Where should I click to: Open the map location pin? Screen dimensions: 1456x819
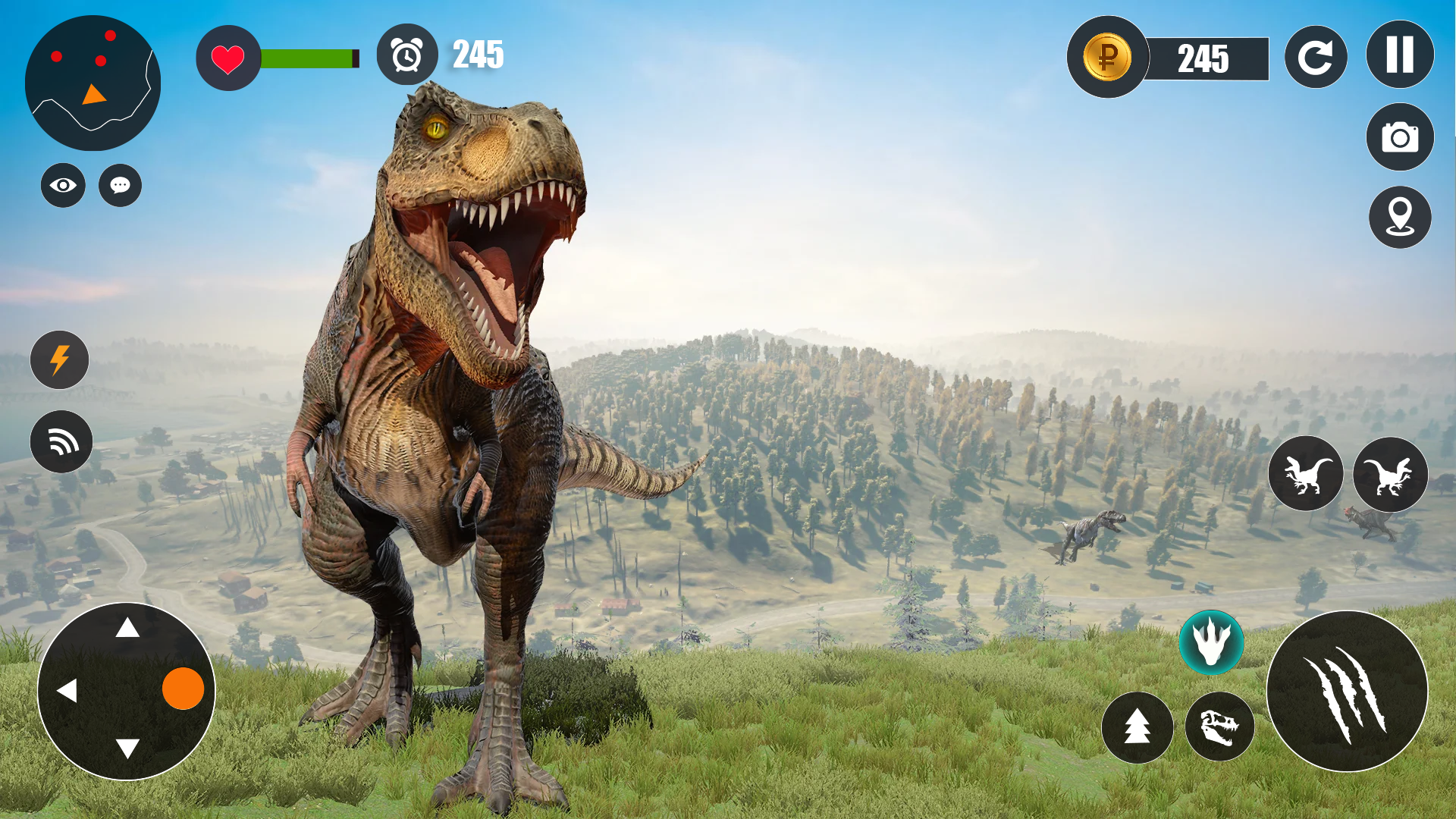tap(1400, 218)
